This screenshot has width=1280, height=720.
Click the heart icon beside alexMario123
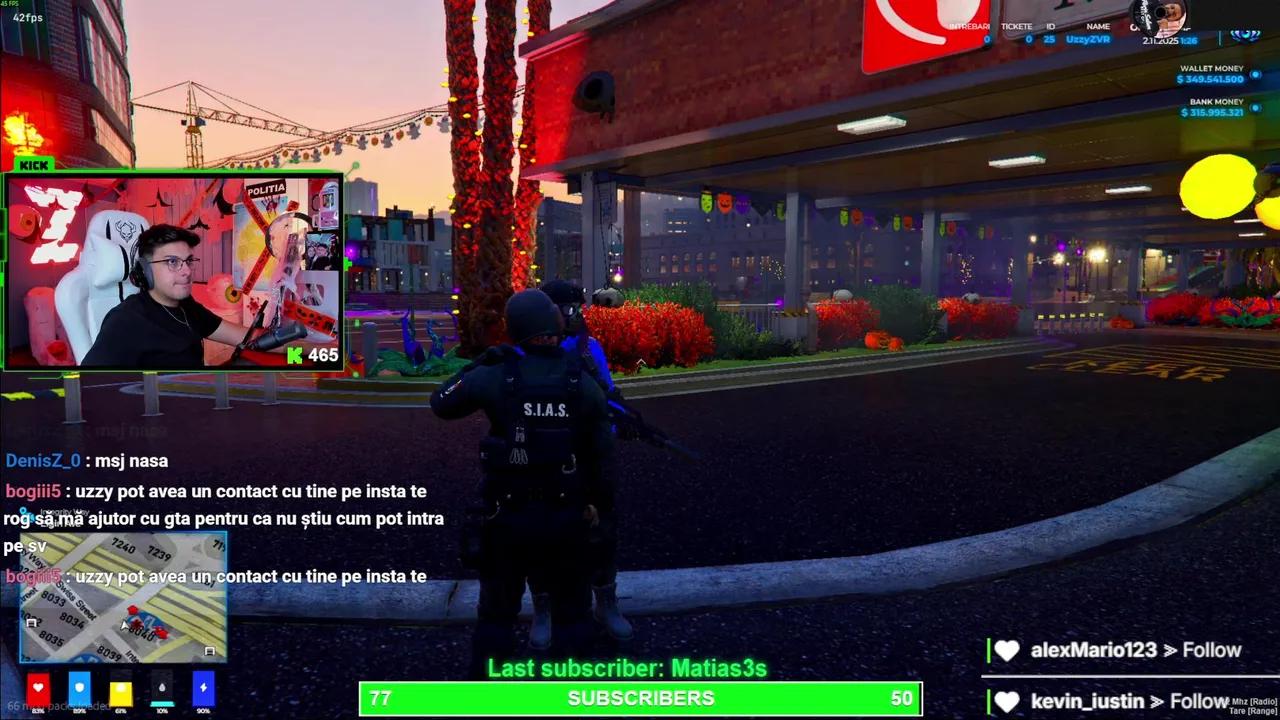(1007, 649)
